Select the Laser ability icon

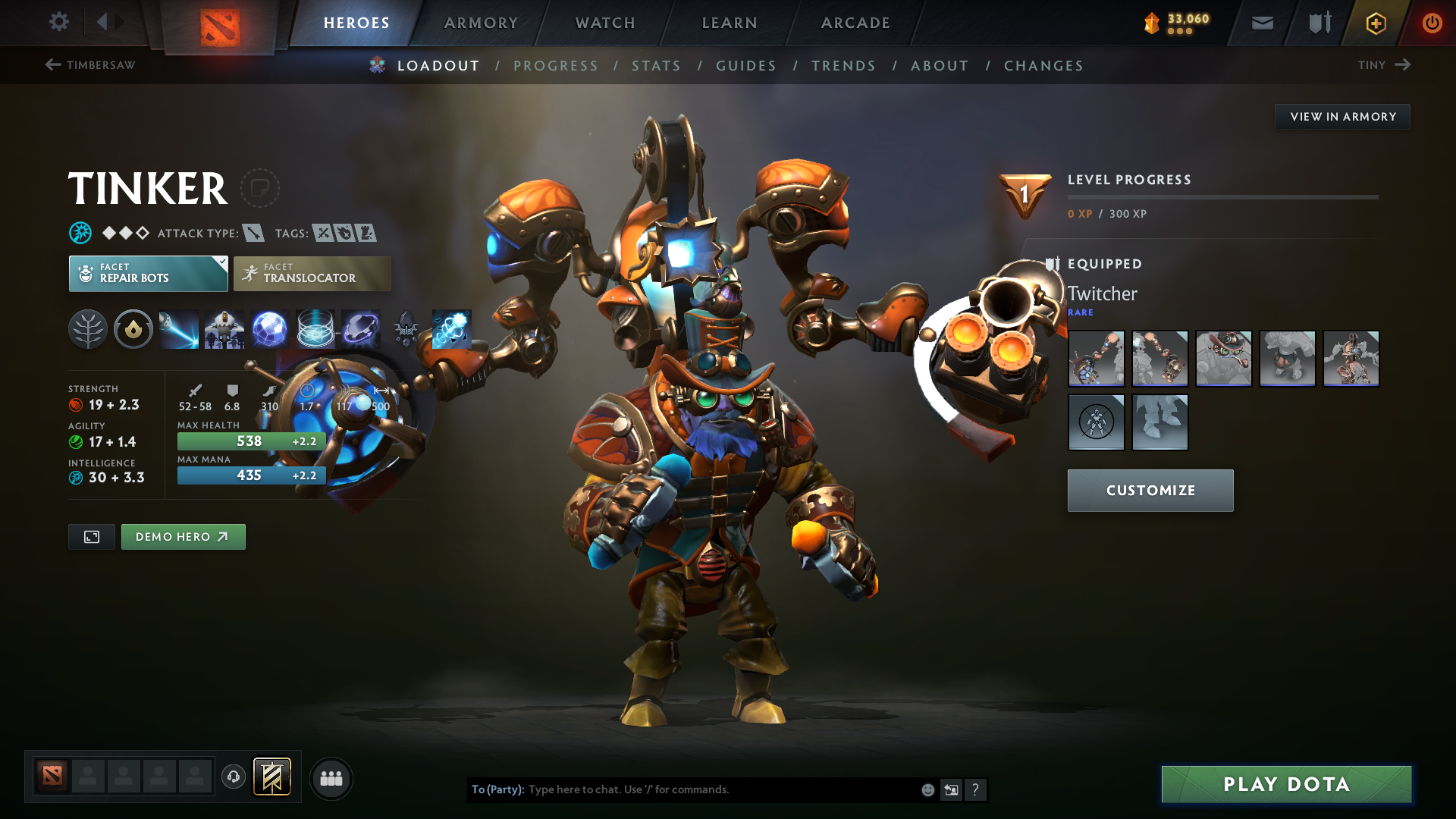(x=179, y=329)
